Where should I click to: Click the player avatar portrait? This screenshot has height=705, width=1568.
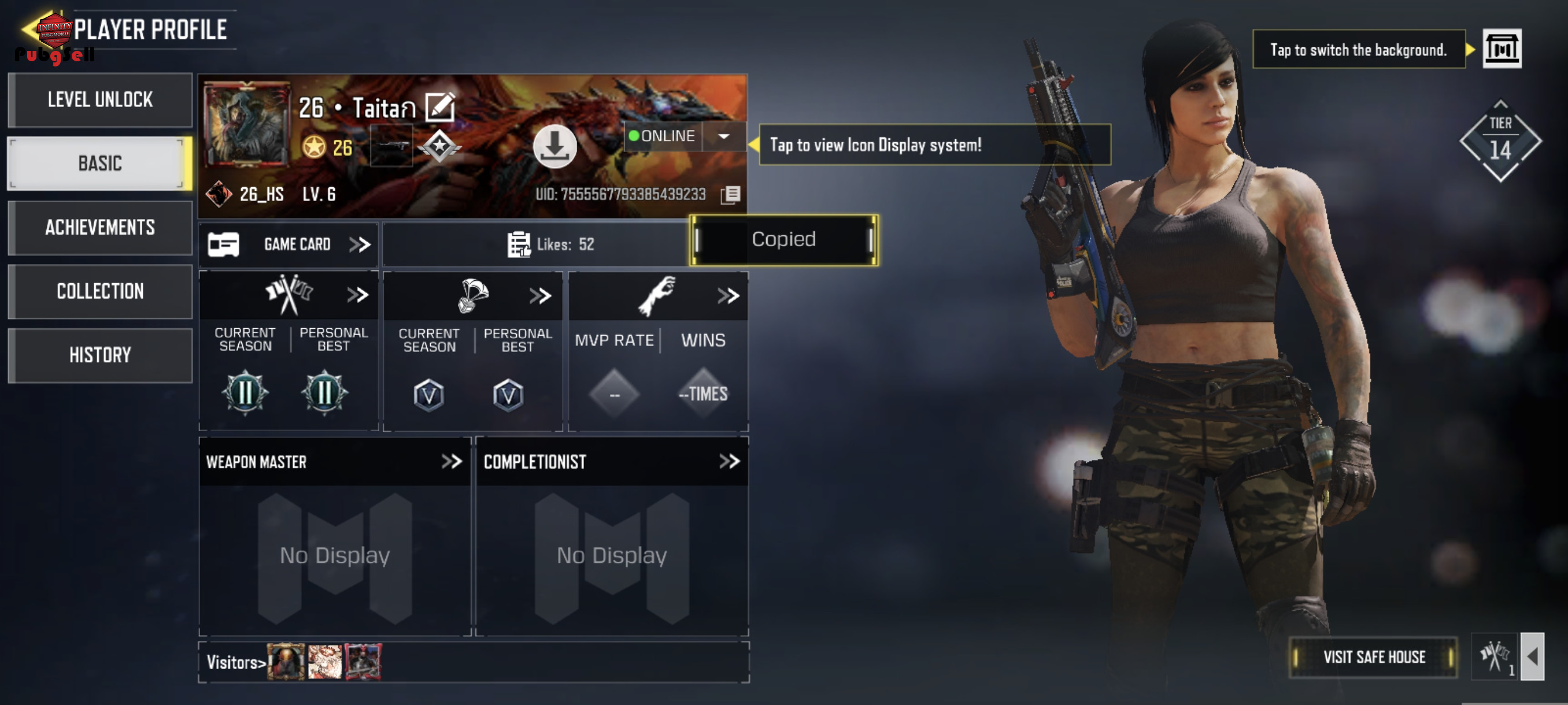(246, 125)
